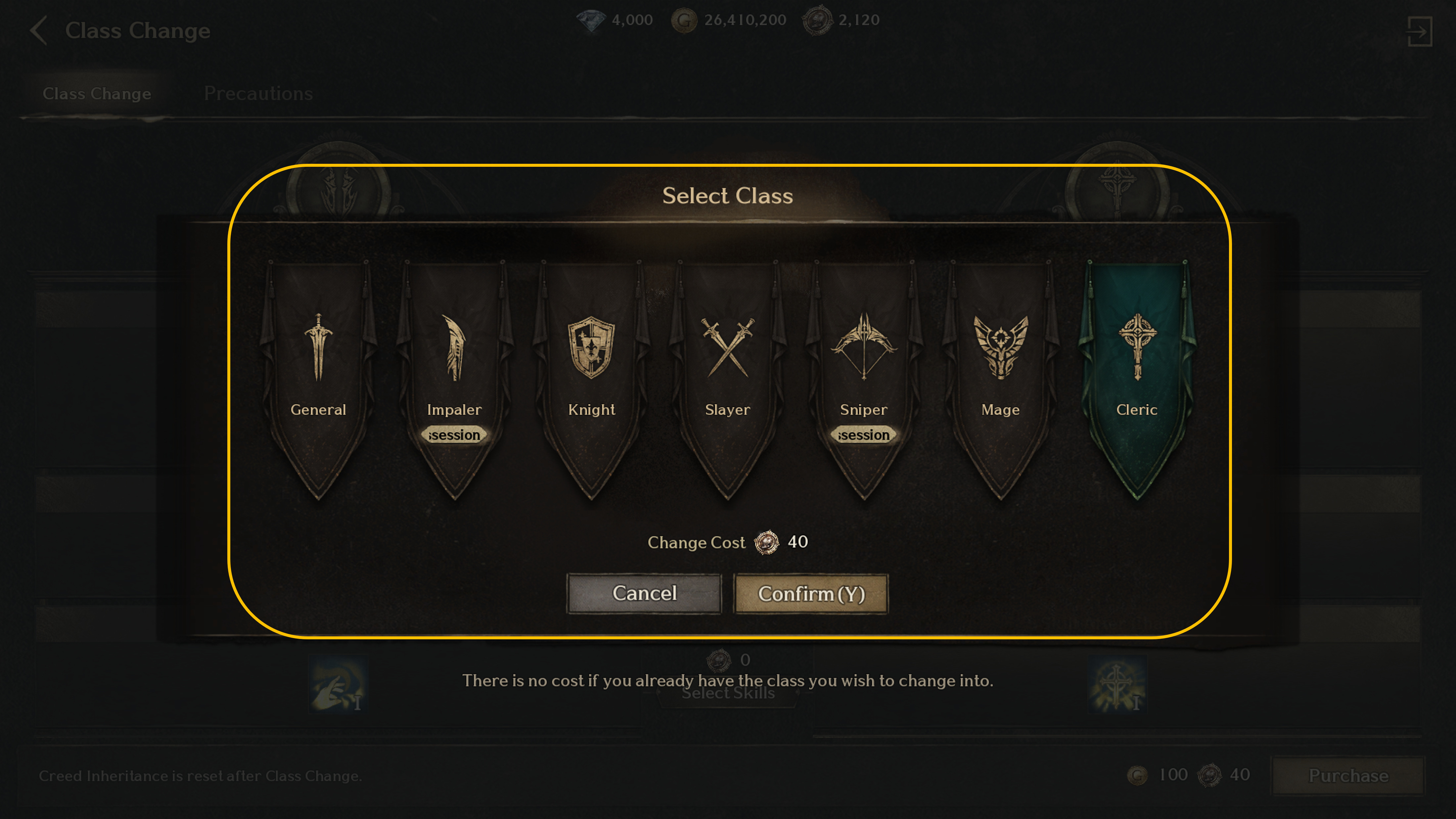This screenshot has height=819, width=1456.
Task: Exit via the top-right door icon
Action: [1419, 31]
